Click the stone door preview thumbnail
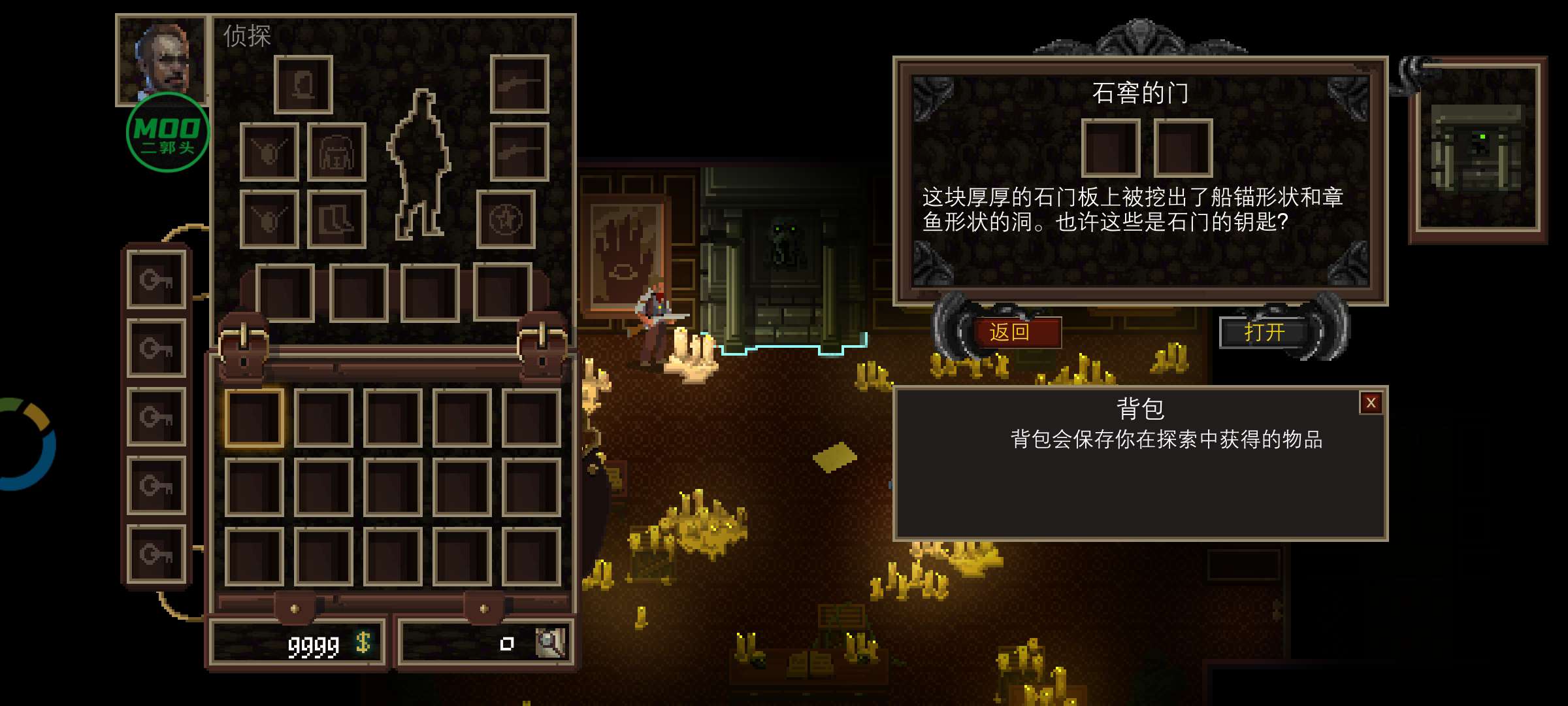This screenshot has height=706, width=1568. click(1478, 148)
